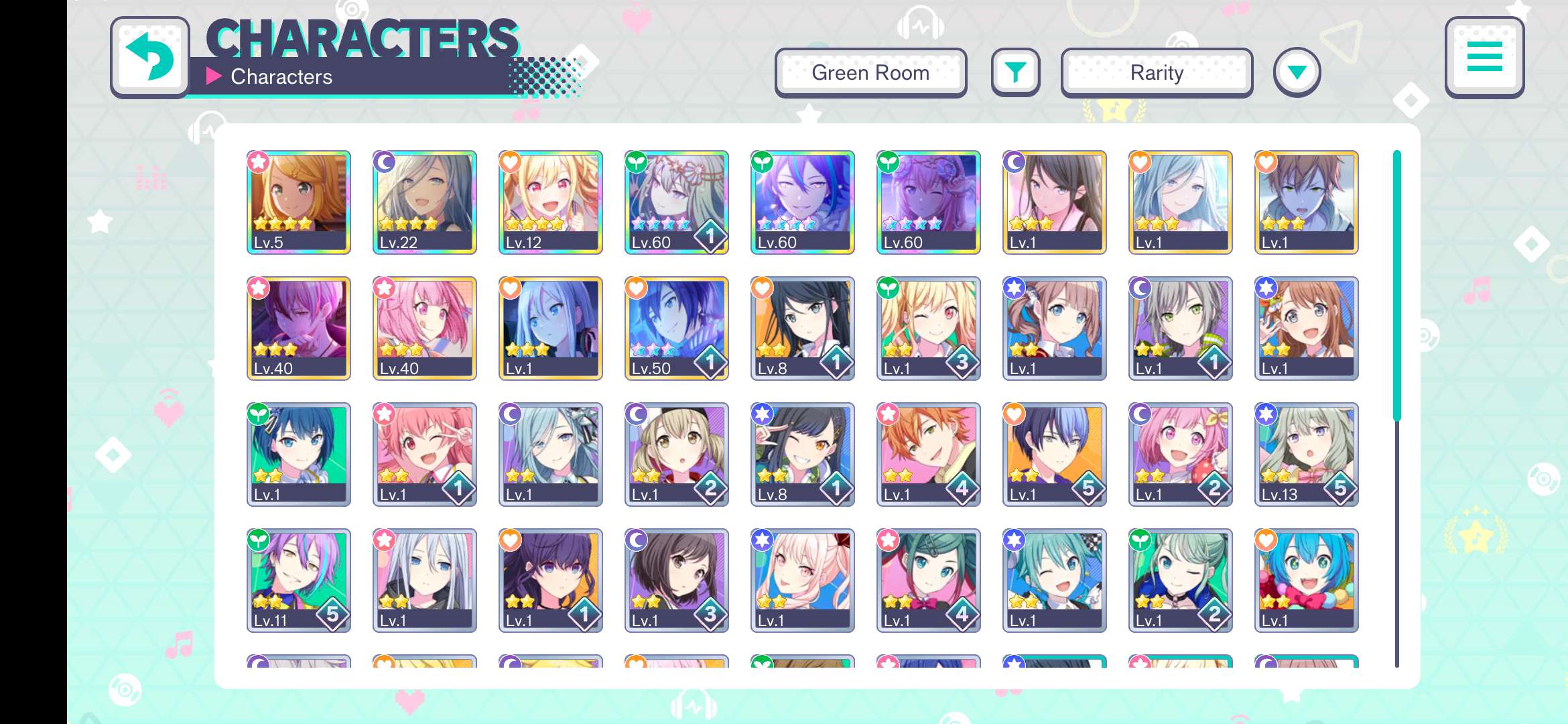Choose the Lv.40 pink-haired girl card
Screen dimensions: 1568x724
click(x=425, y=328)
